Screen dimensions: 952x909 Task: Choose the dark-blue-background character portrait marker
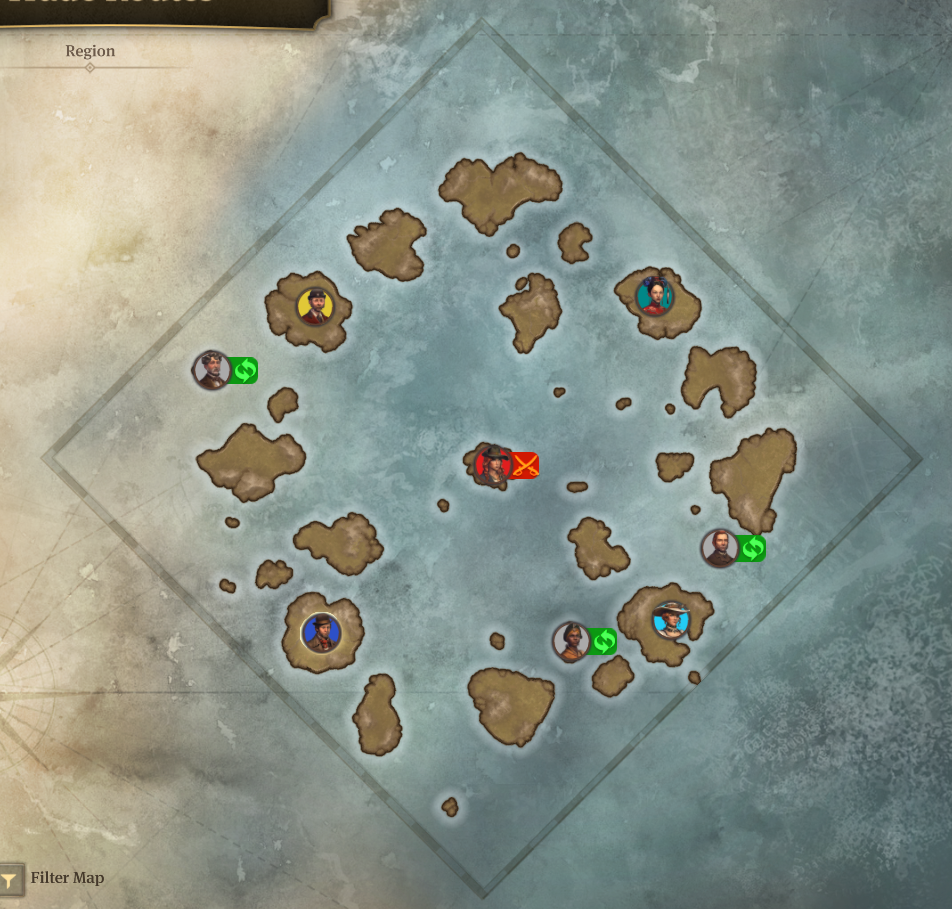pos(321,632)
